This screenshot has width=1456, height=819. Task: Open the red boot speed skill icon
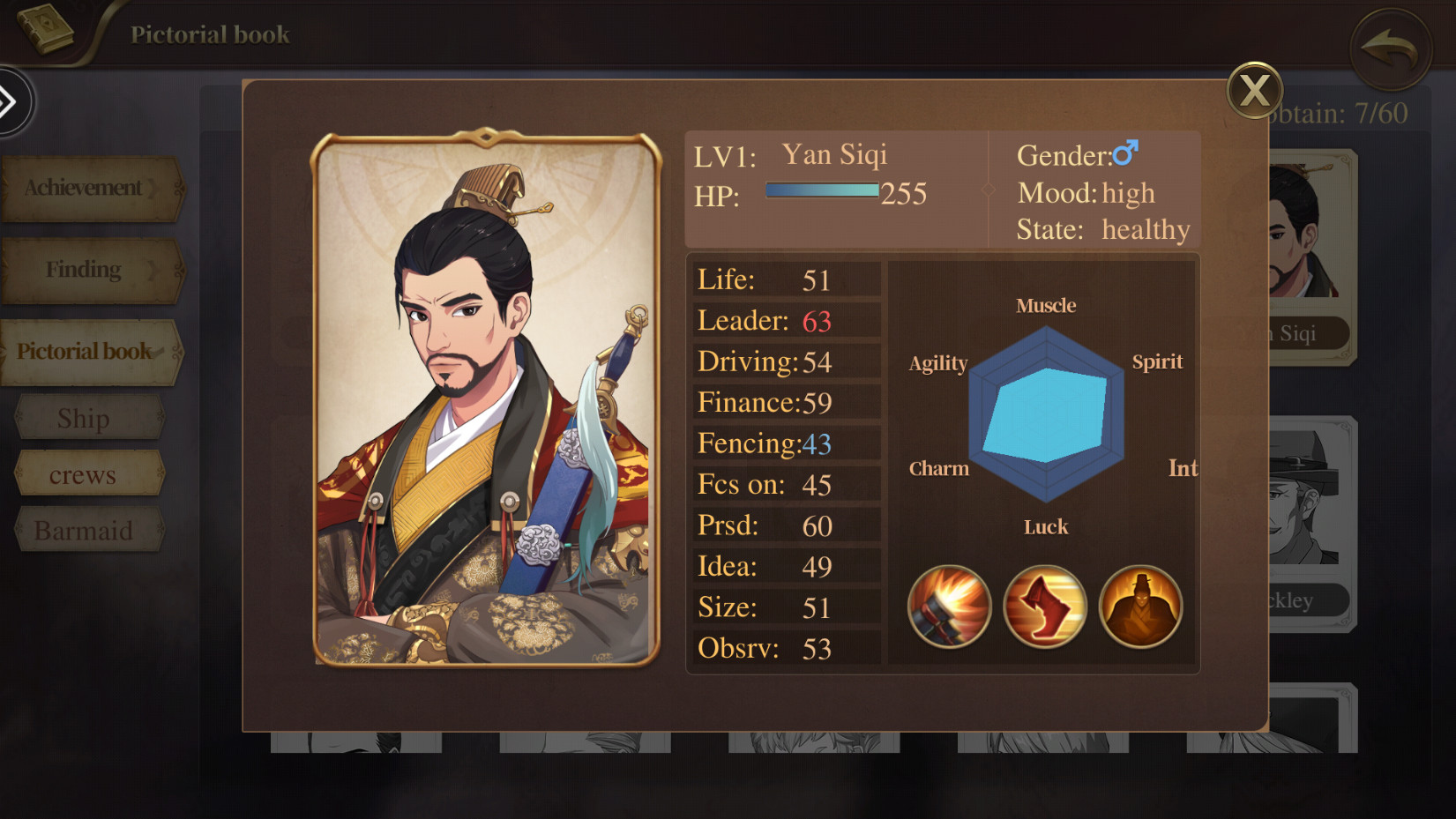[1044, 607]
